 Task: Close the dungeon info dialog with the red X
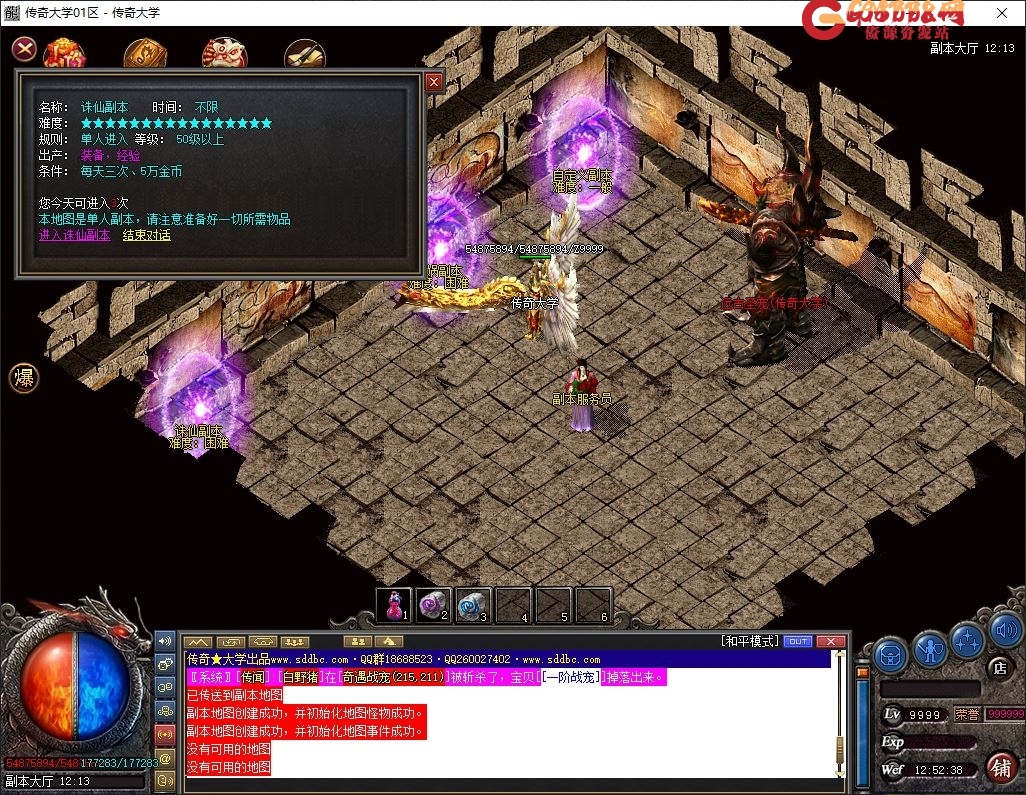(434, 82)
